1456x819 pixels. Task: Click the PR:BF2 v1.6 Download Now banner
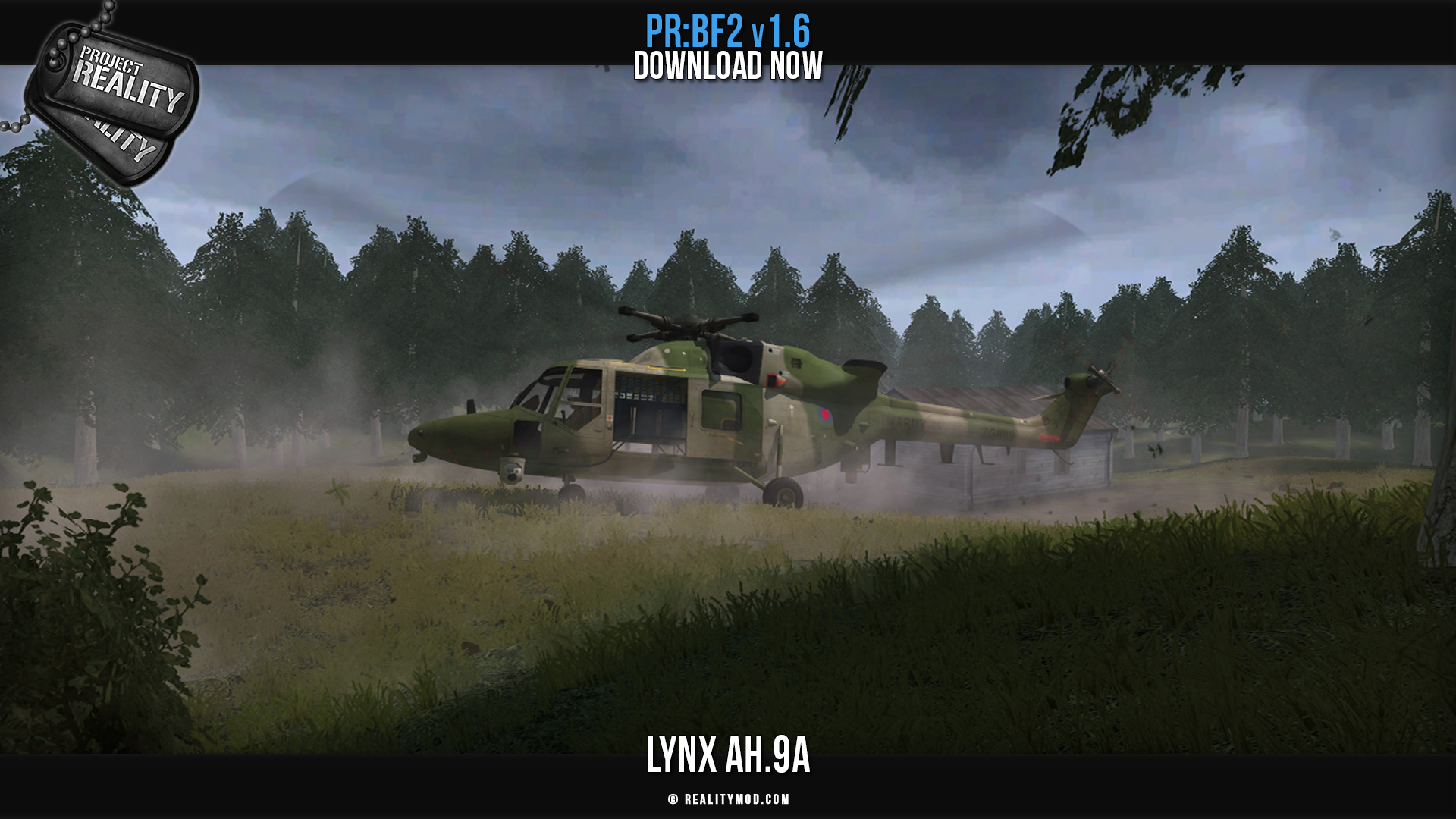point(728,49)
